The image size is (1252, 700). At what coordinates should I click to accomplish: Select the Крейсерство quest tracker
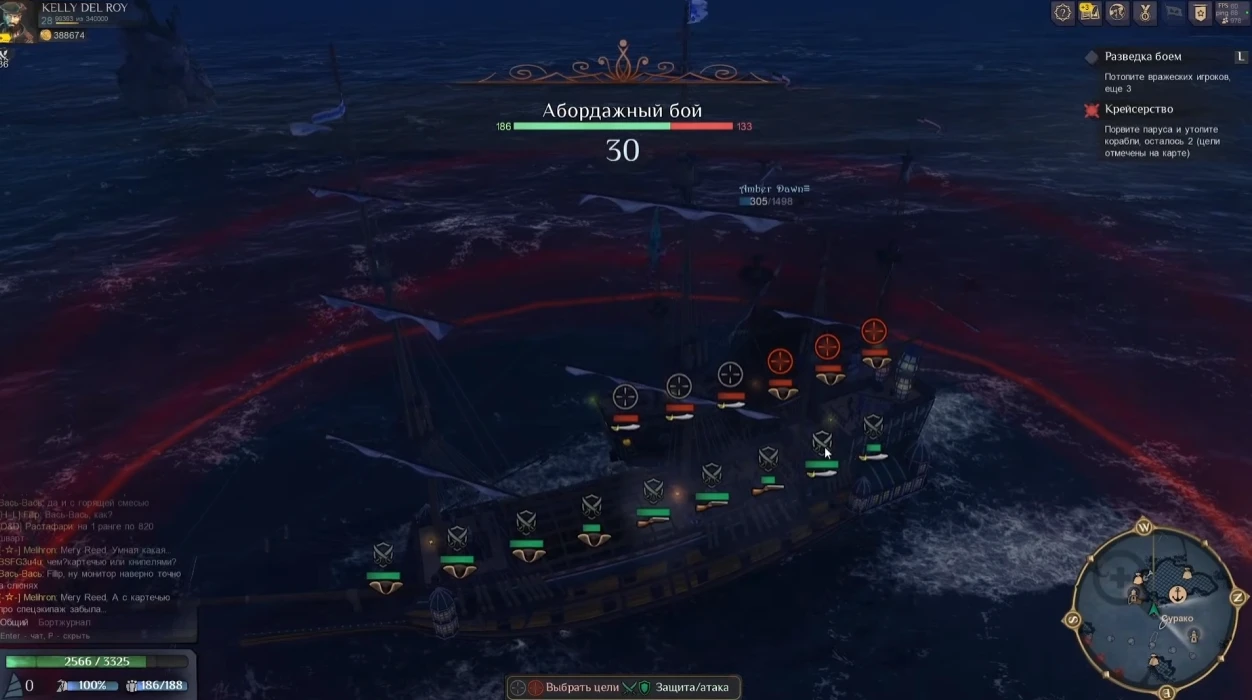1138,109
